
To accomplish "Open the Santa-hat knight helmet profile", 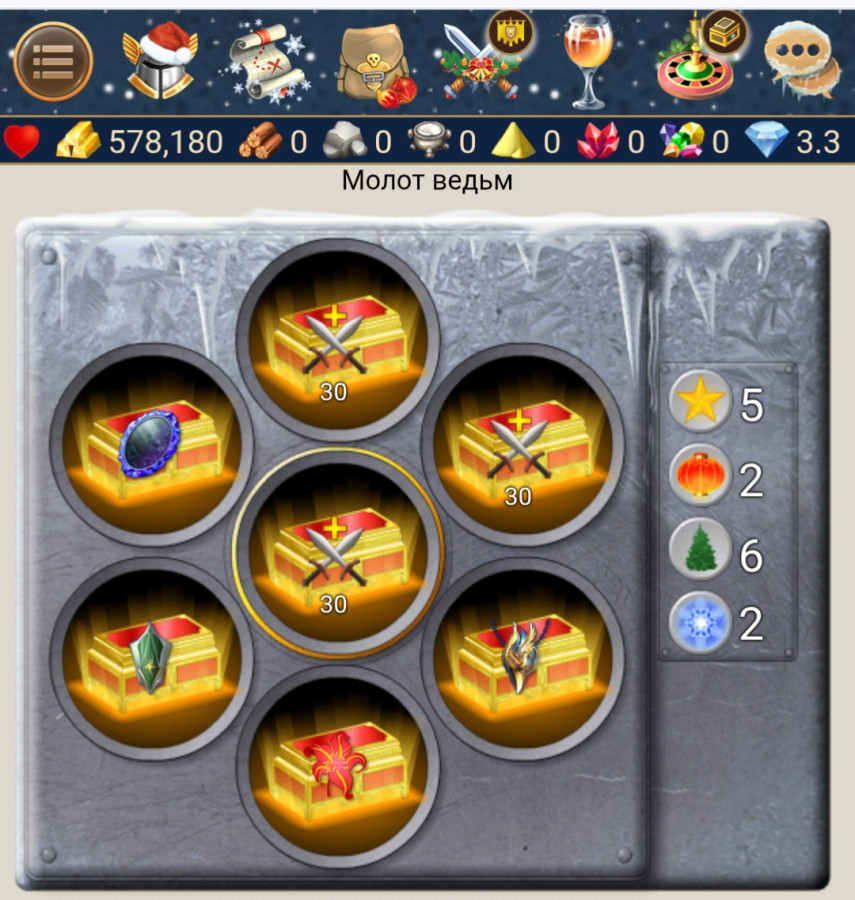I will [x=159, y=60].
